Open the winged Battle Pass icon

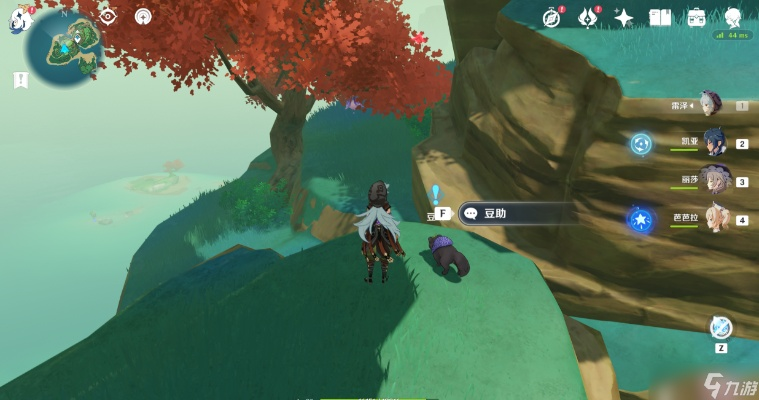coord(588,17)
